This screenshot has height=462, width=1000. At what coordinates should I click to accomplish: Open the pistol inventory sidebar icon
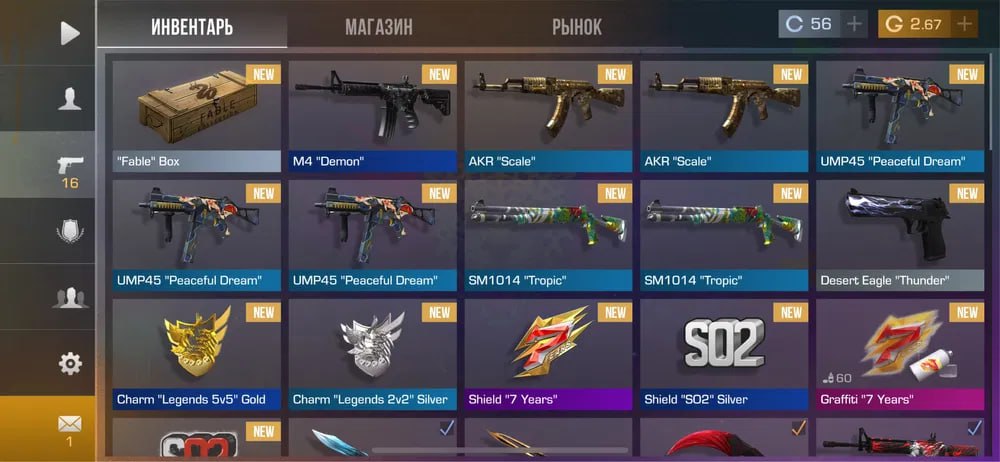[69, 168]
